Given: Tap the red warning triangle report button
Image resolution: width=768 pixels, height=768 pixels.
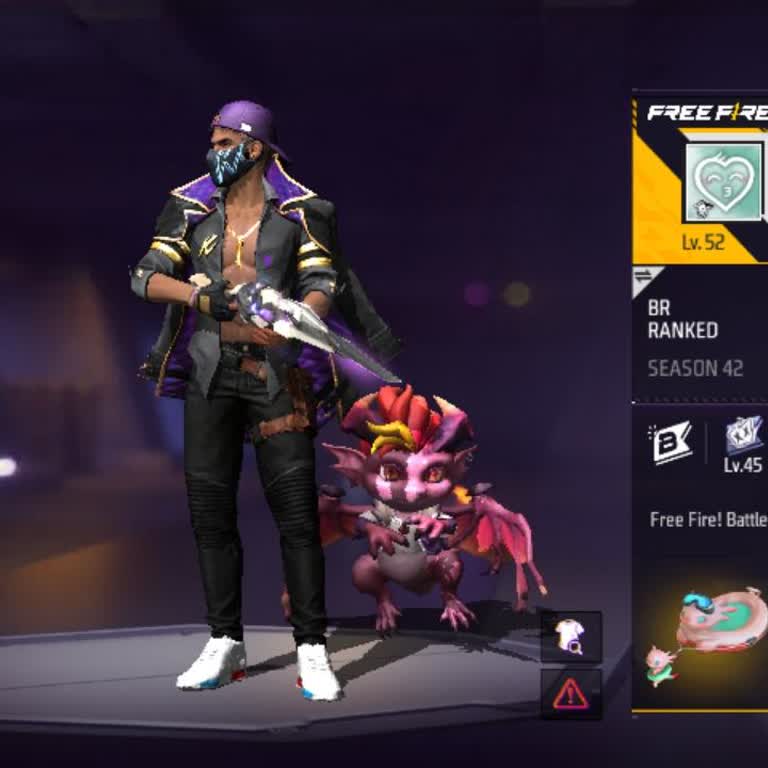Looking at the screenshot, I should tap(571, 693).
